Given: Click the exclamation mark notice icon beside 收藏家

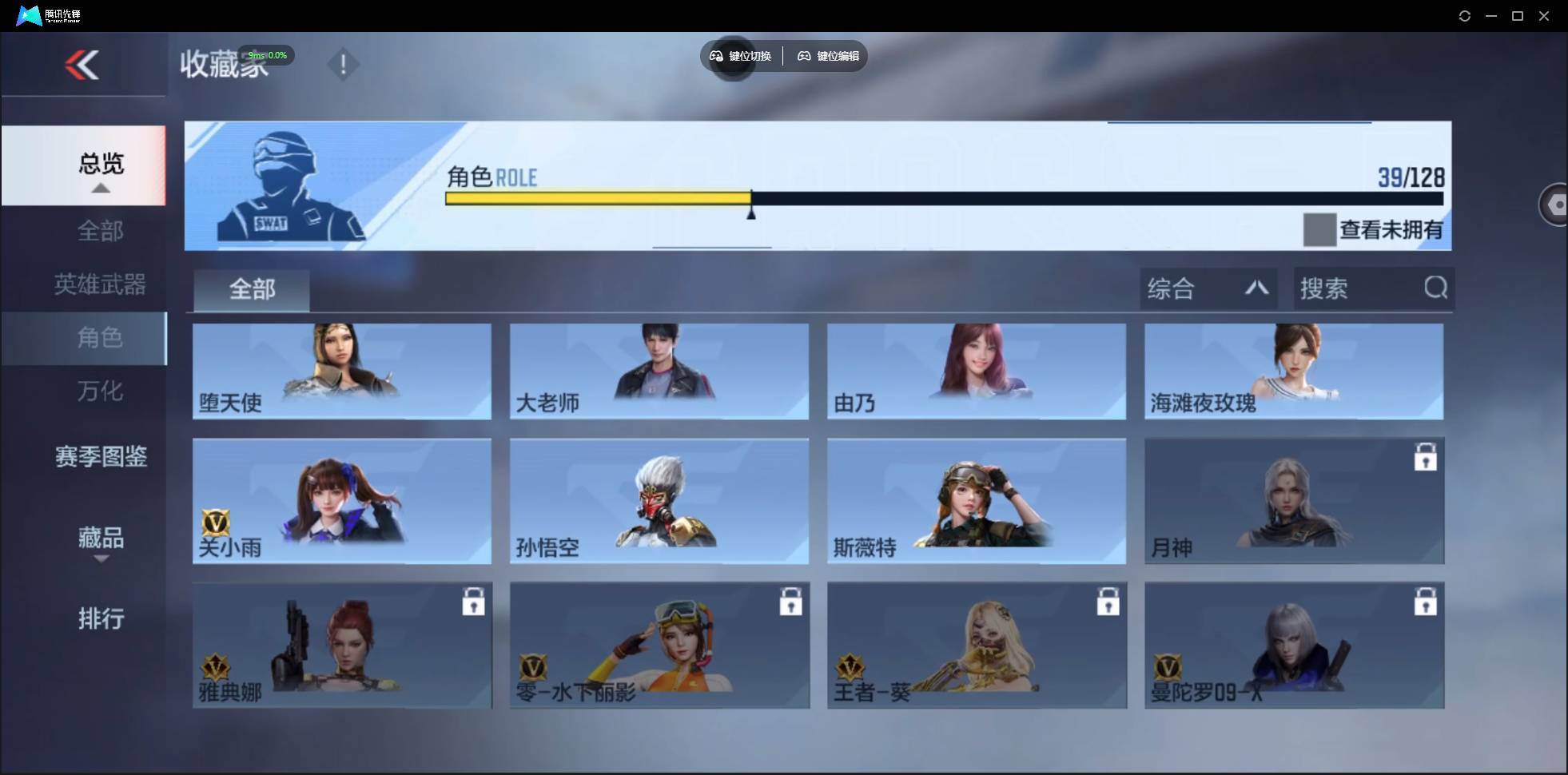Looking at the screenshot, I should pos(344,64).
